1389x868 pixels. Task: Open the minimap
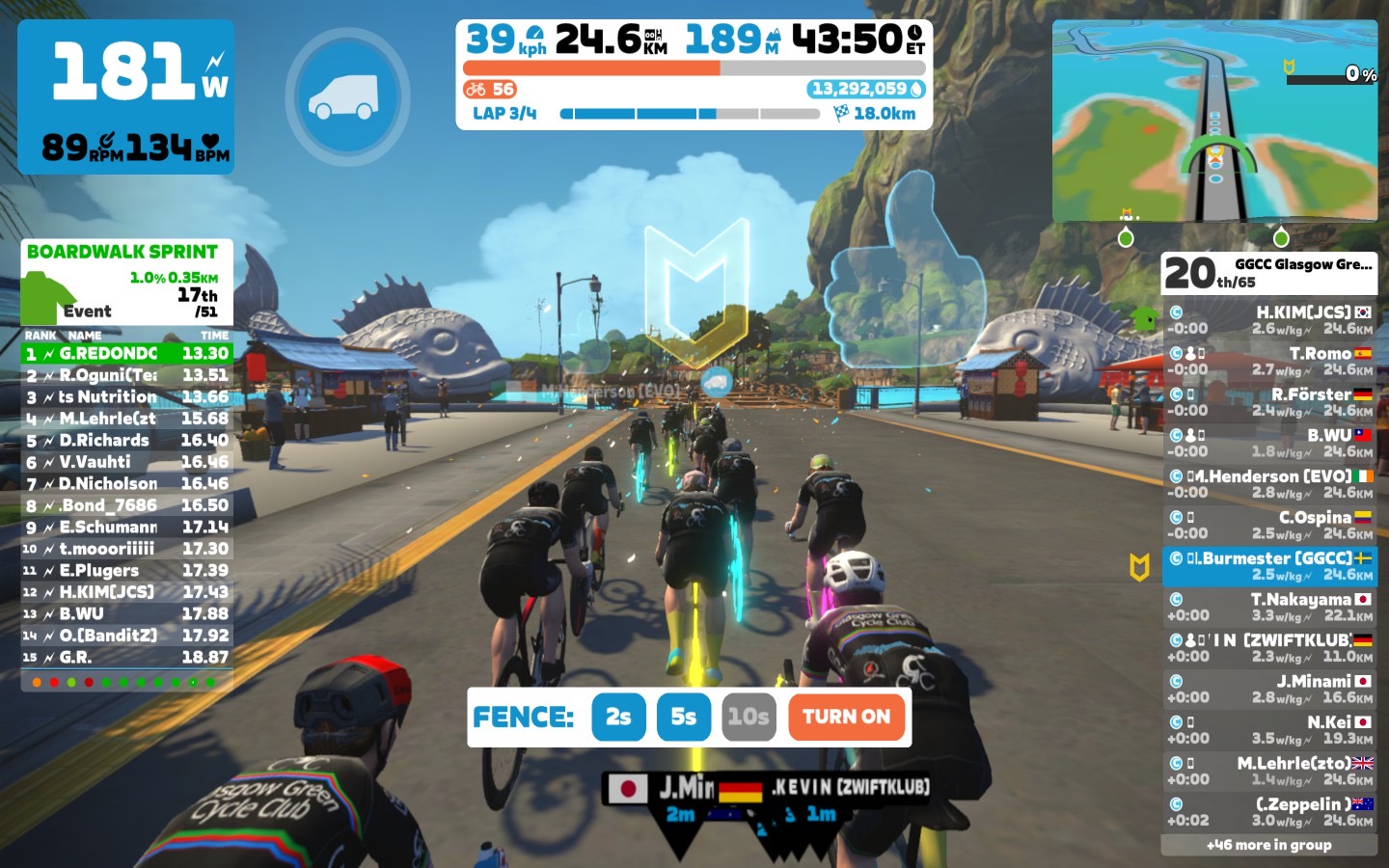click(1214, 121)
